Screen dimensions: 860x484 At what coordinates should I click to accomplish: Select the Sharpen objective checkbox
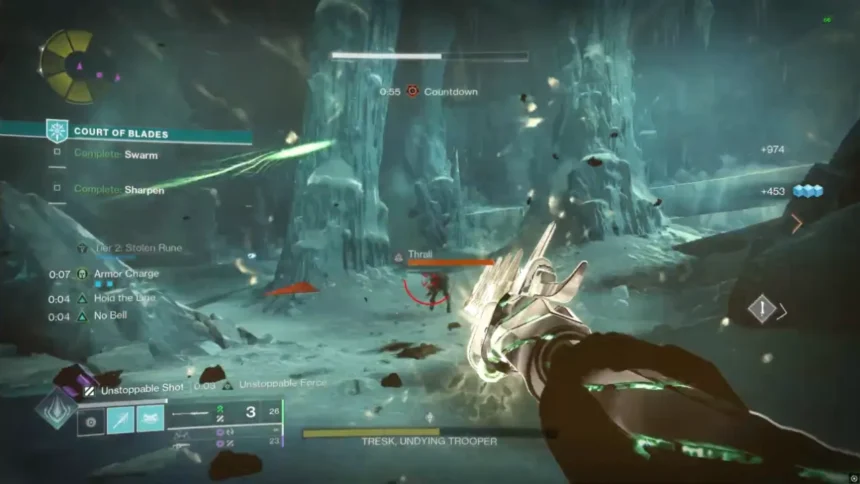click(57, 188)
